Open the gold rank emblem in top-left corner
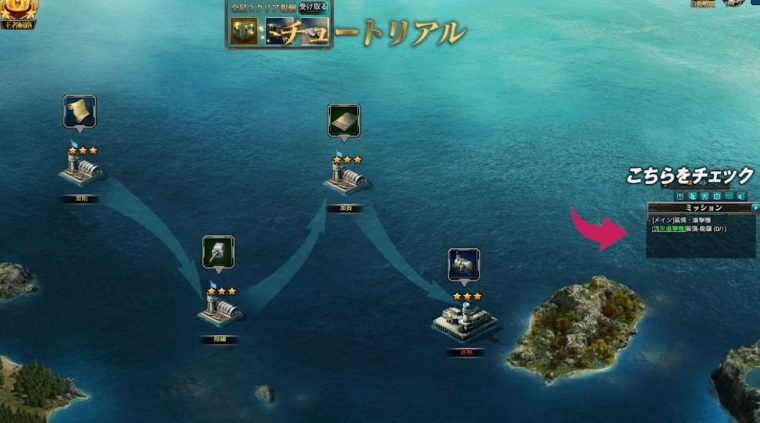This screenshot has height=423, width=760. [15, 11]
